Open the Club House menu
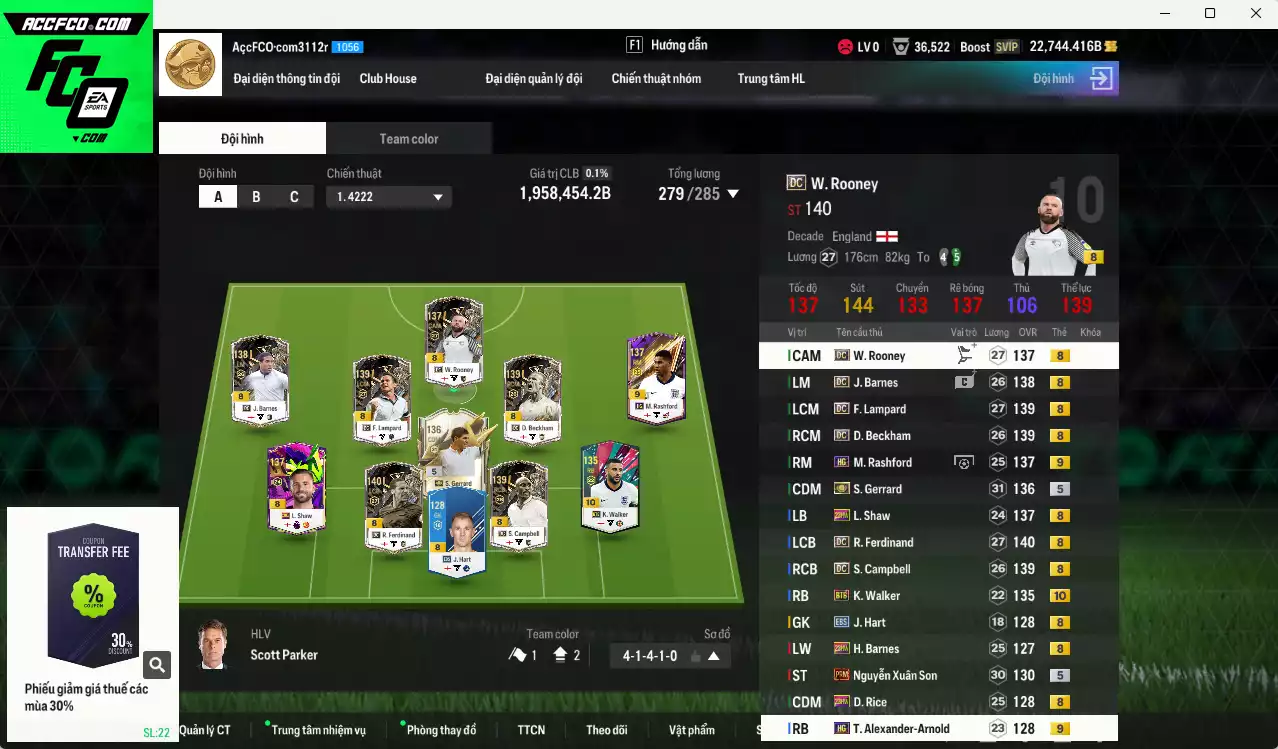Image resolution: width=1278 pixels, height=749 pixels. [388, 78]
